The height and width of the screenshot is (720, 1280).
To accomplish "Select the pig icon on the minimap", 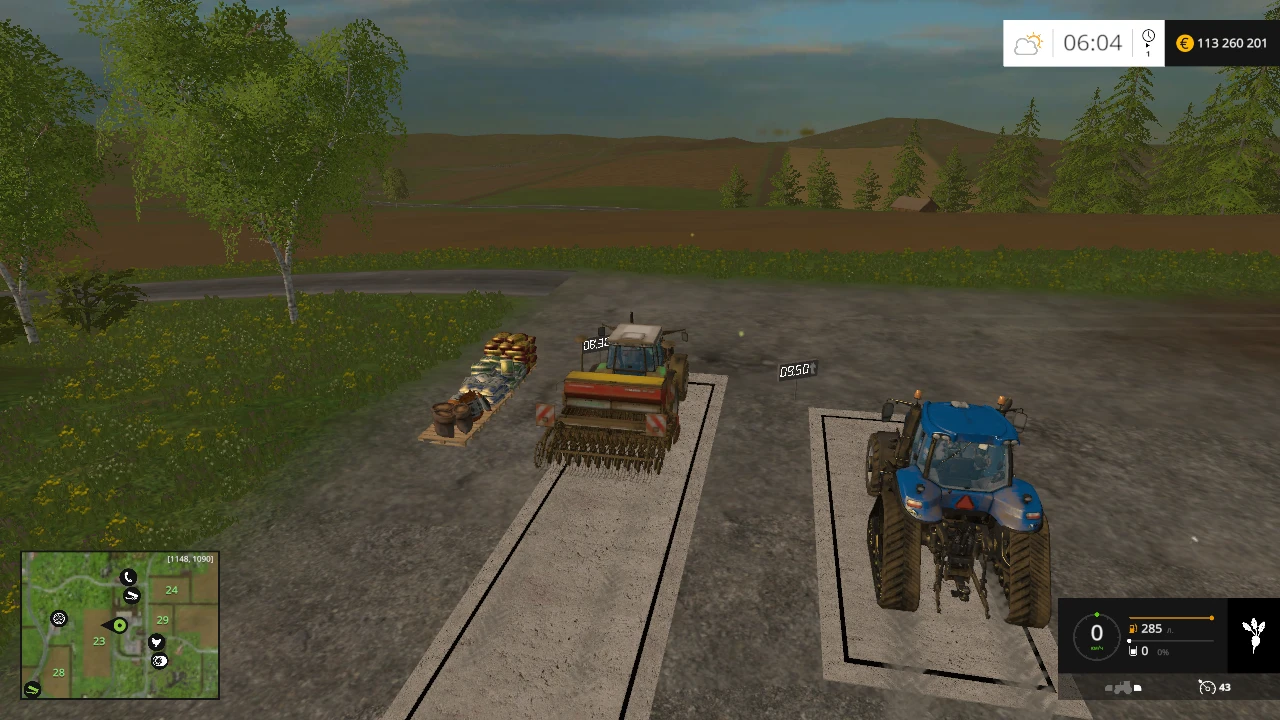I will click(x=160, y=660).
